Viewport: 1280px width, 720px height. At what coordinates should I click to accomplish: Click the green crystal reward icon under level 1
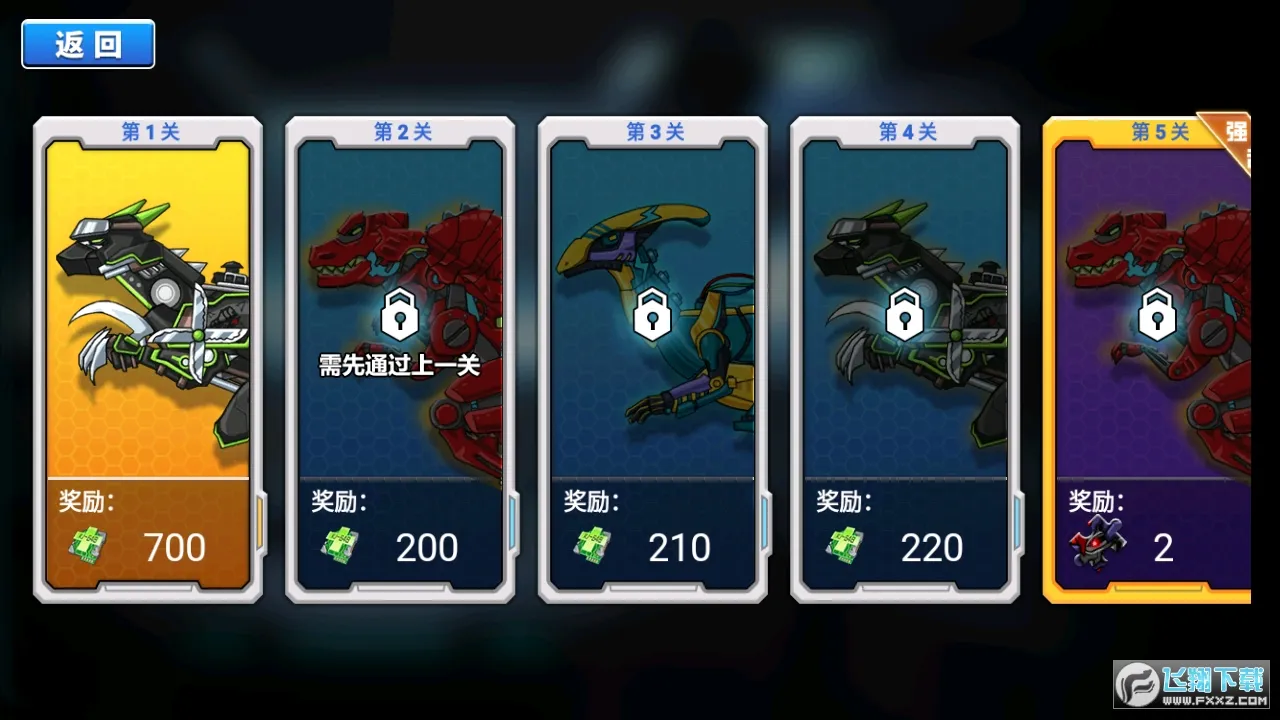pos(87,545)
